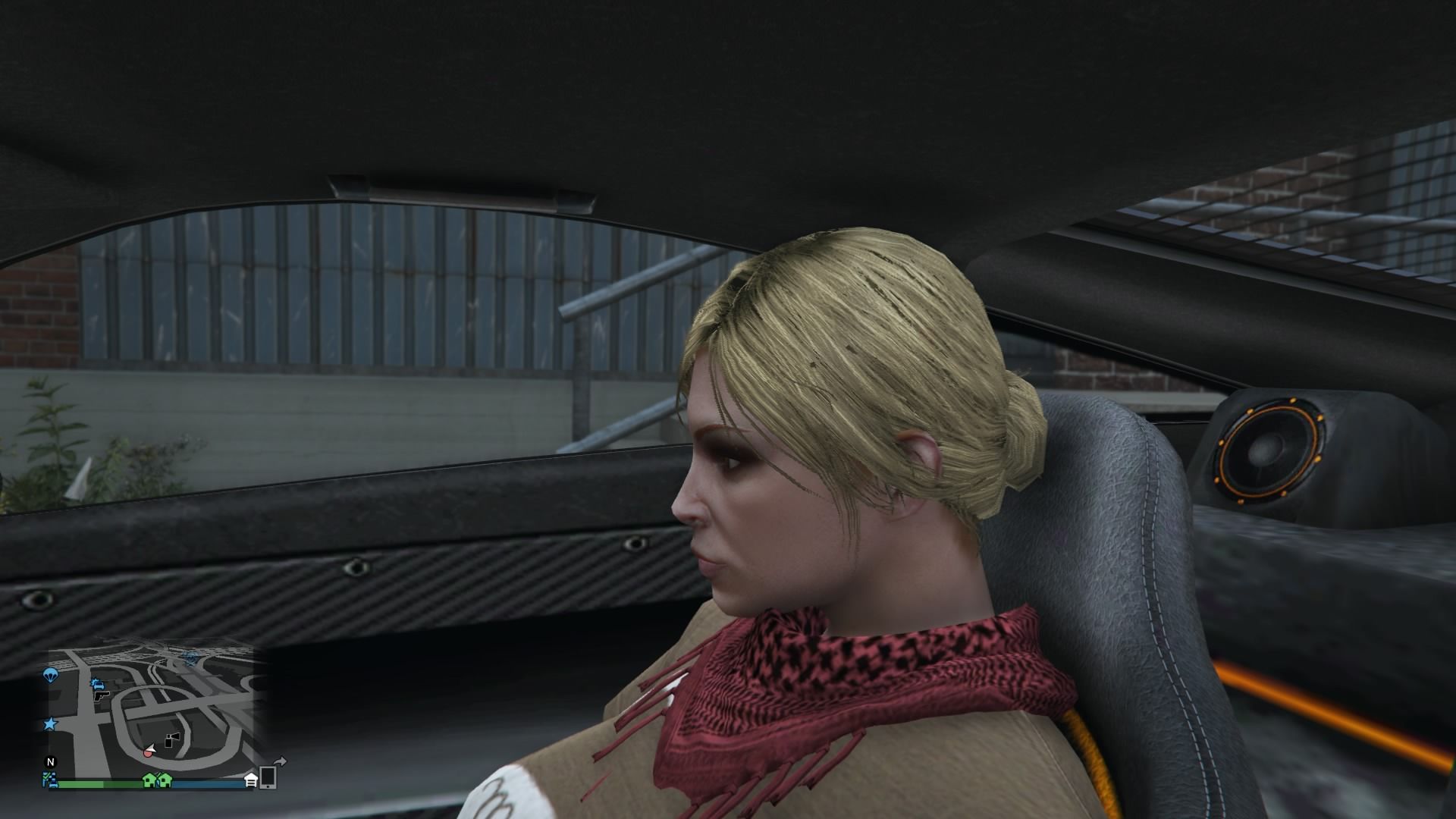Open the Ammu-Nation pistol blip
The image size is (1456, 819).
pyautogui.click(x=101, y=697)
